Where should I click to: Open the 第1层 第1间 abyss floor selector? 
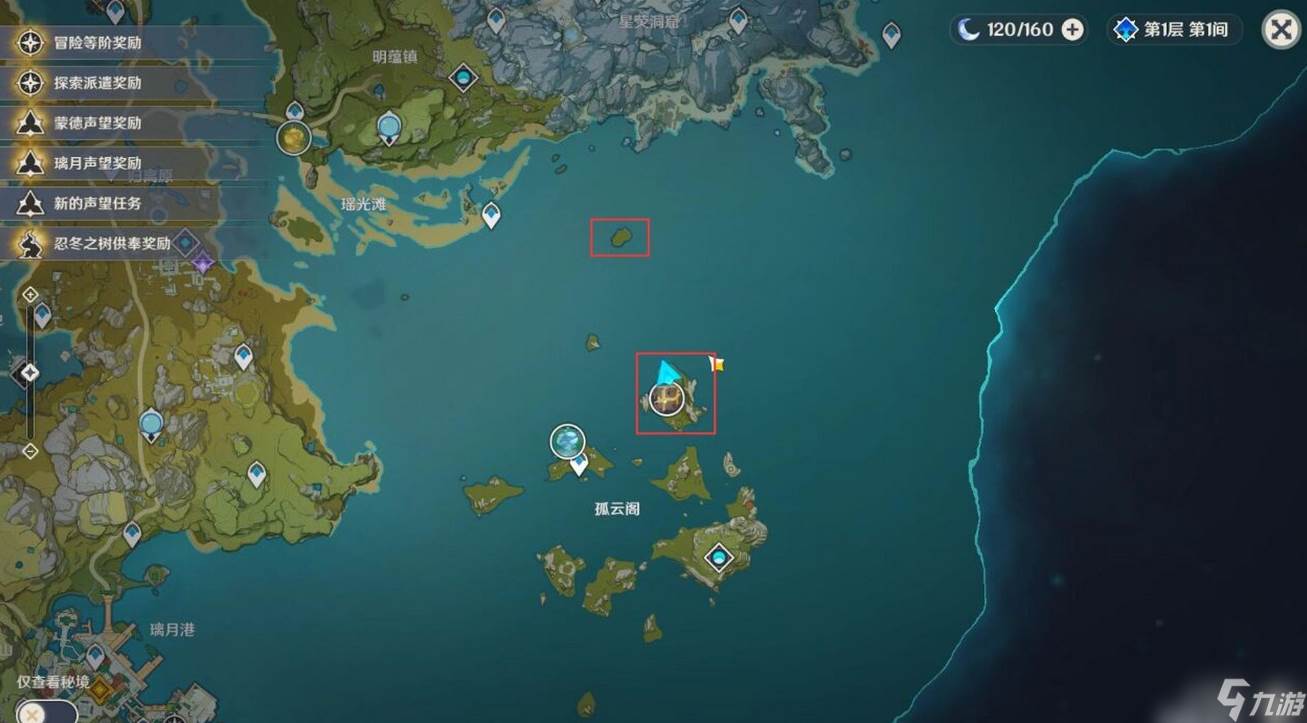click(1173, 30)
